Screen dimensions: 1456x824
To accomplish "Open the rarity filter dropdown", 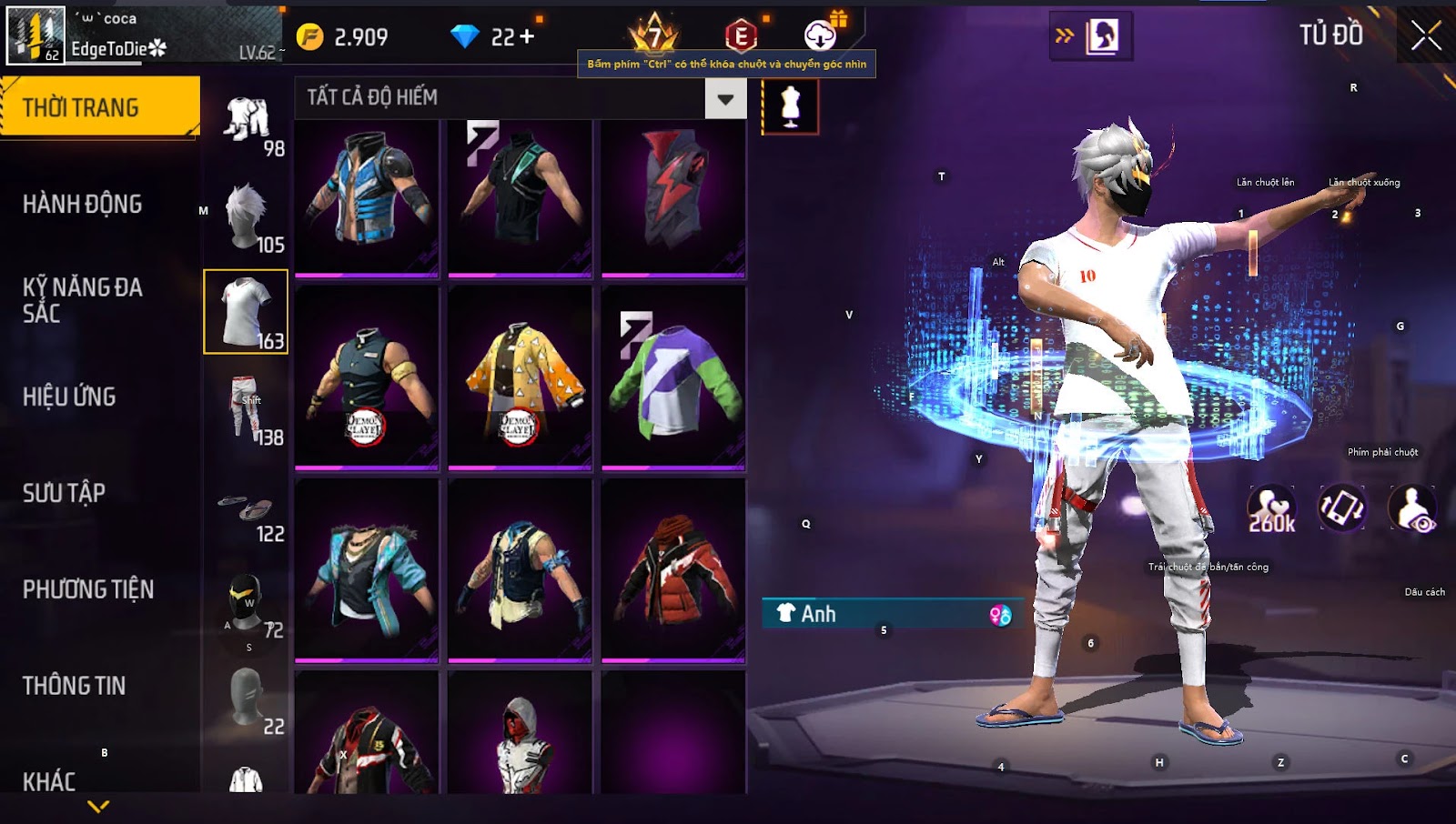I will (x=725, y=99).
